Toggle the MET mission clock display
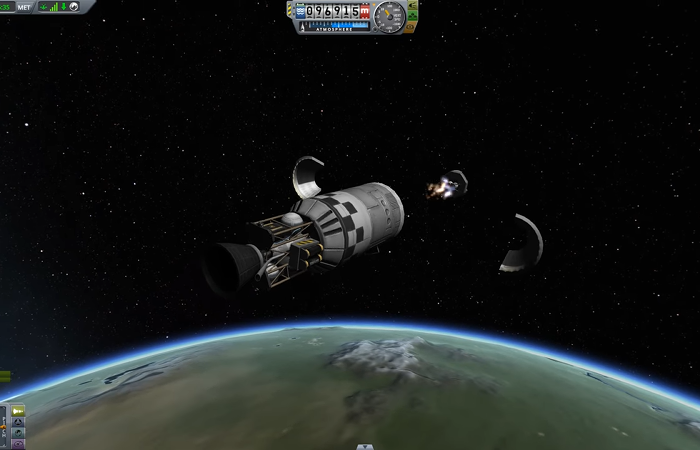Screen dimensions: 700x450 [x=24, y=7]
